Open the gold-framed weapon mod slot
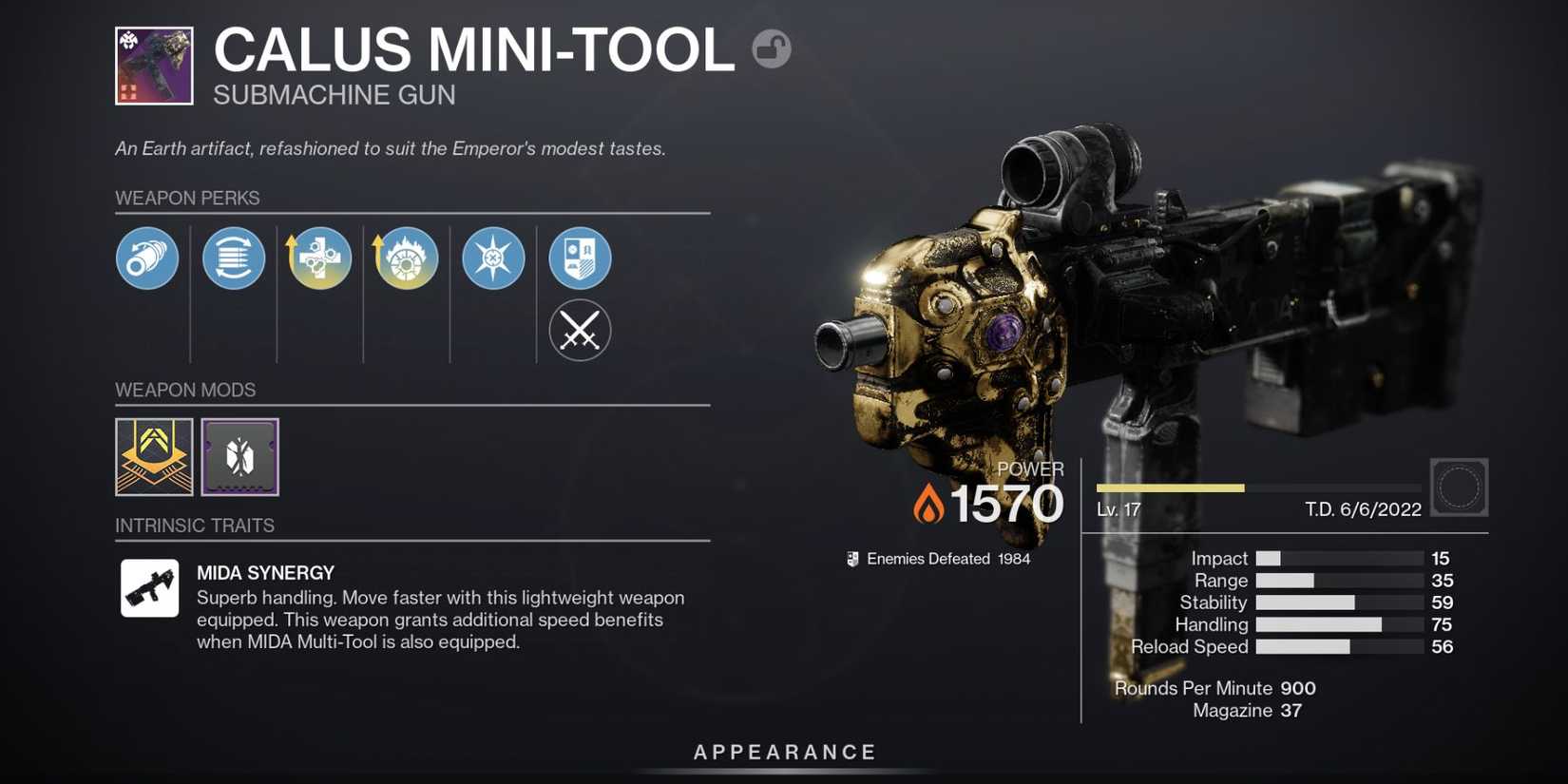The image size is (1568, 784). pyautogui.click(x=153, y=458)
